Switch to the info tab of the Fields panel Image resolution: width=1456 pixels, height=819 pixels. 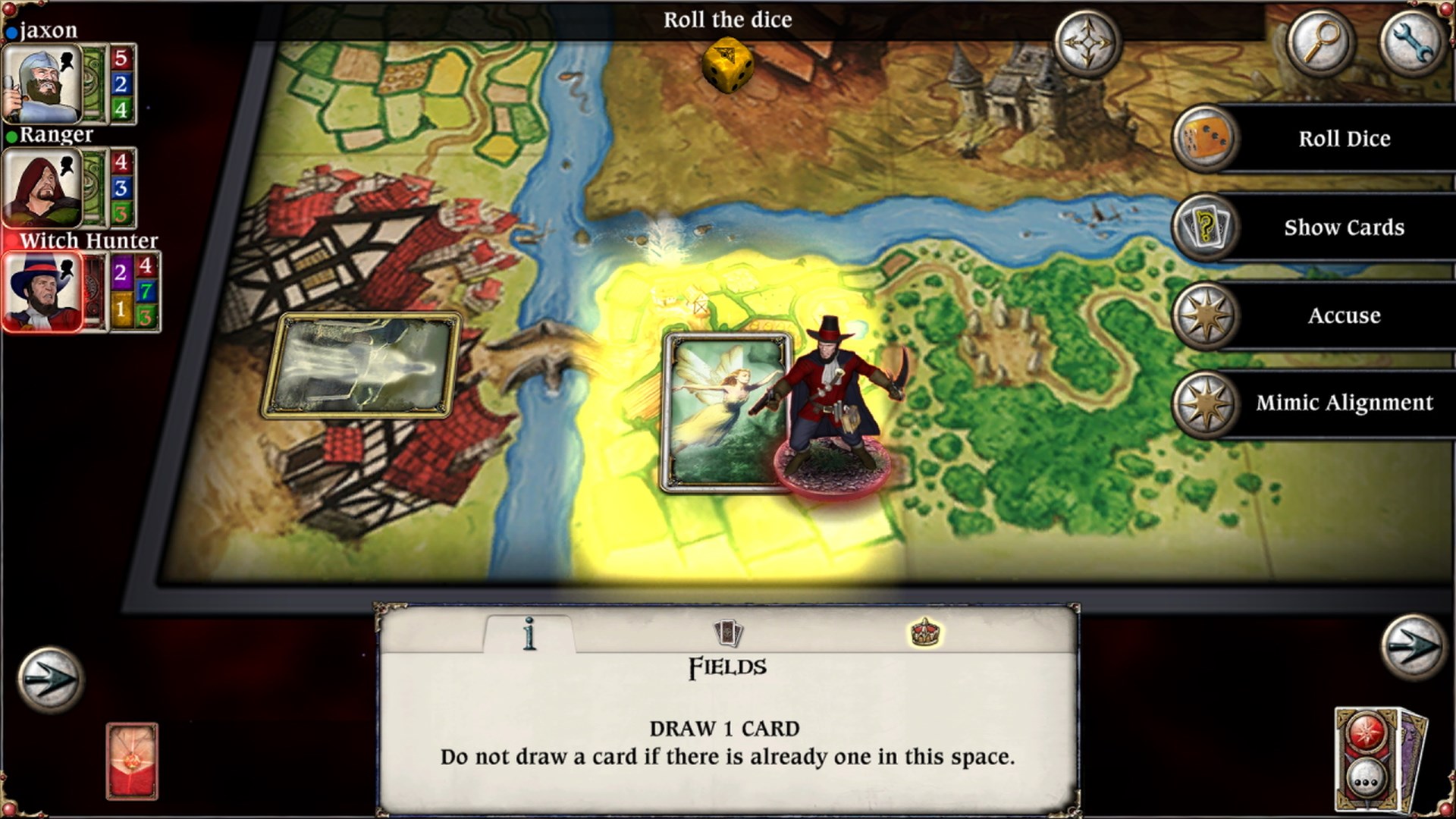pos(529,632)
